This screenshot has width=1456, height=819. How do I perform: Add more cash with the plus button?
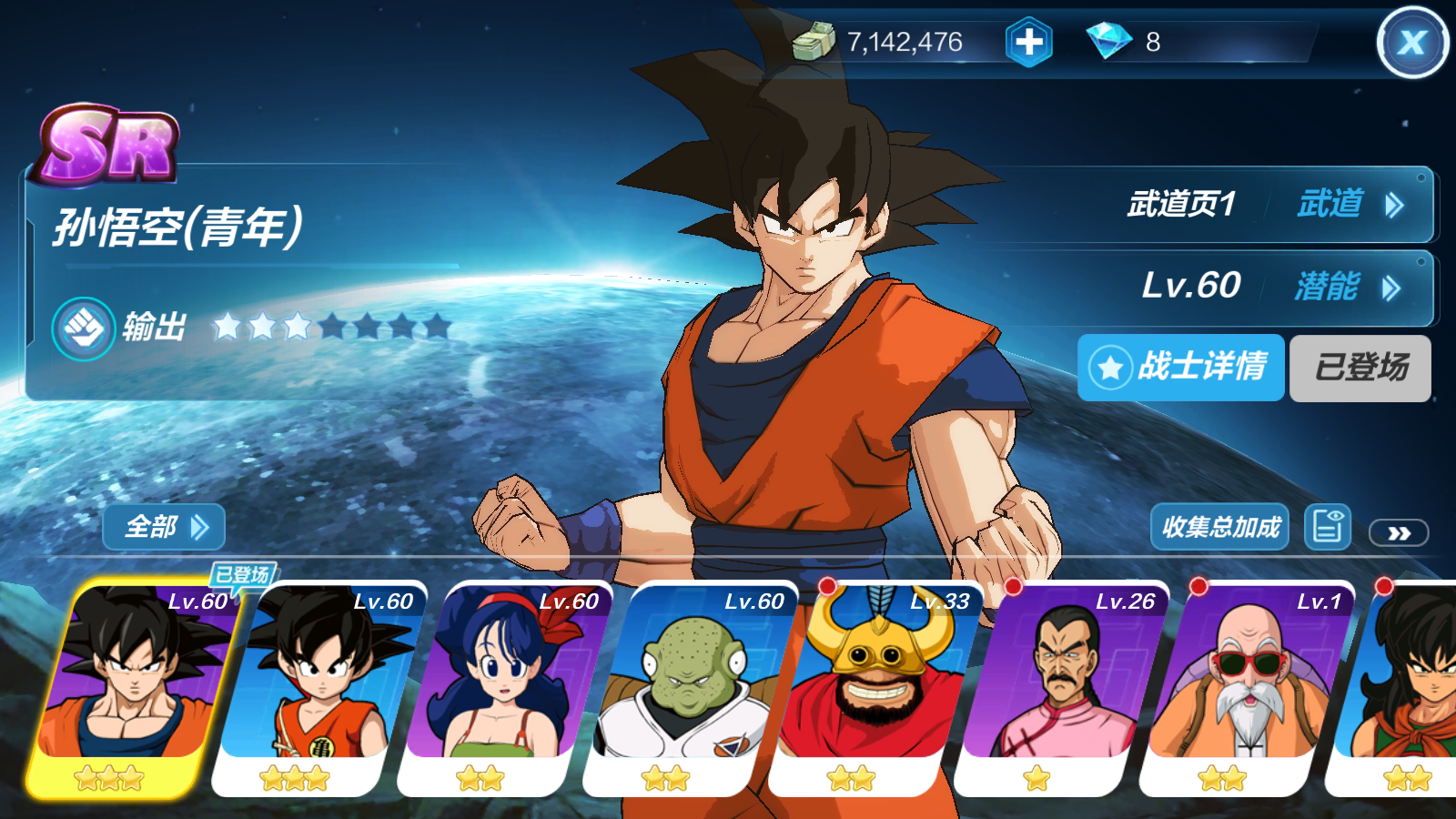(1028, 42)
